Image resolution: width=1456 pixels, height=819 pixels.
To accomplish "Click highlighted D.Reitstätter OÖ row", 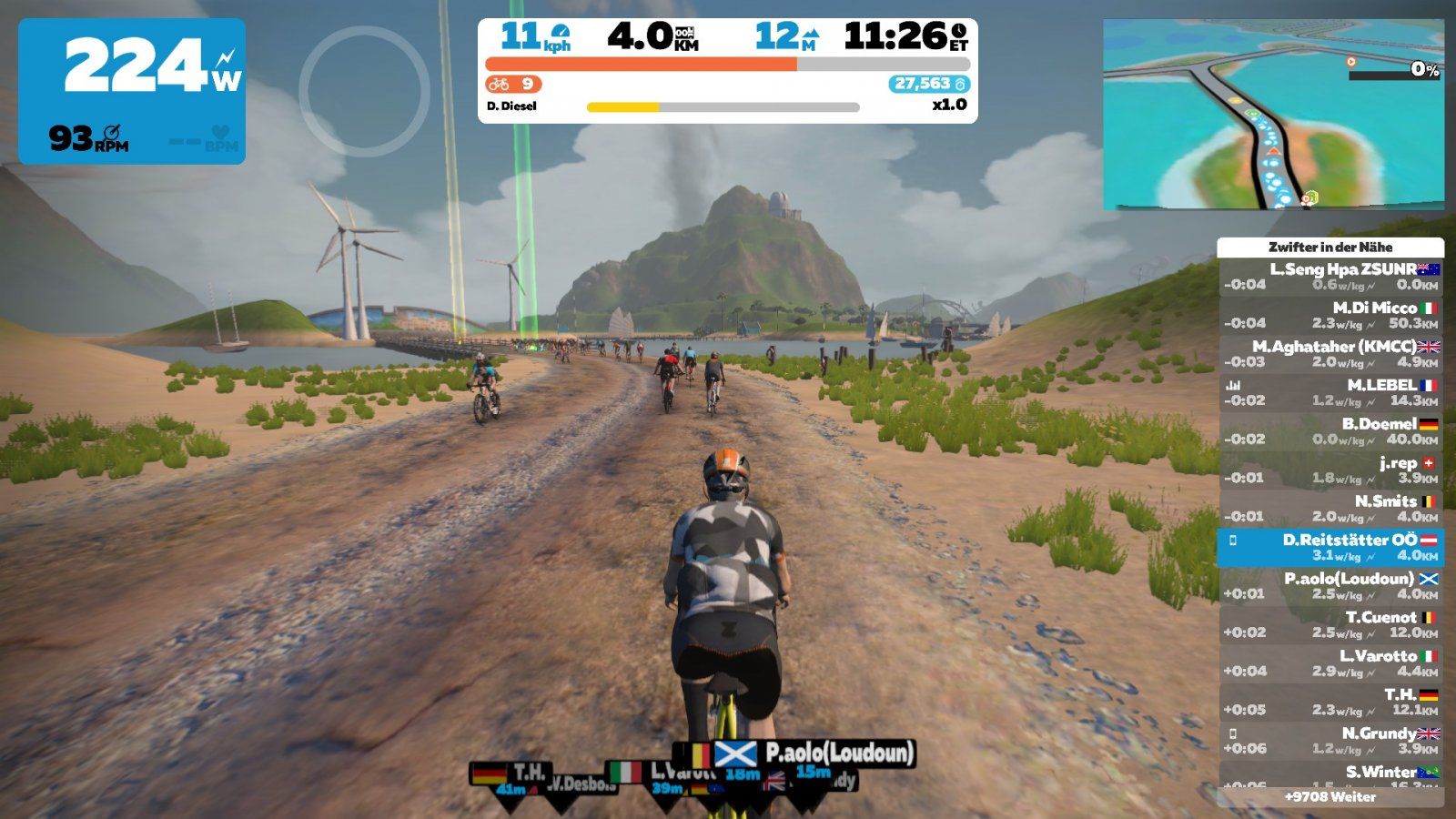I will pyautogui.click(x=1330, y=547).
